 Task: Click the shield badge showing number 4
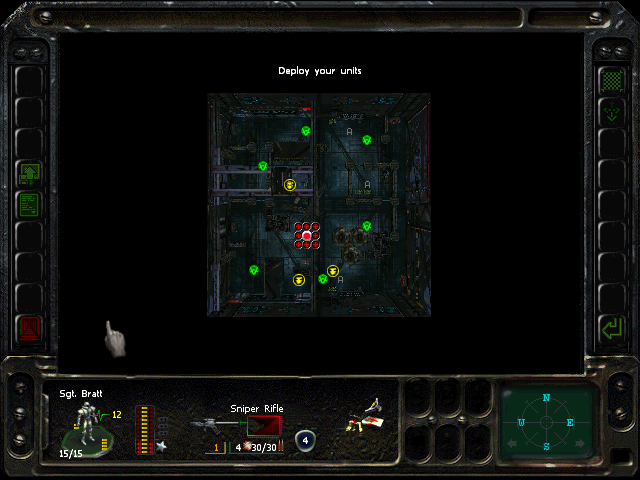coord(304,439)
